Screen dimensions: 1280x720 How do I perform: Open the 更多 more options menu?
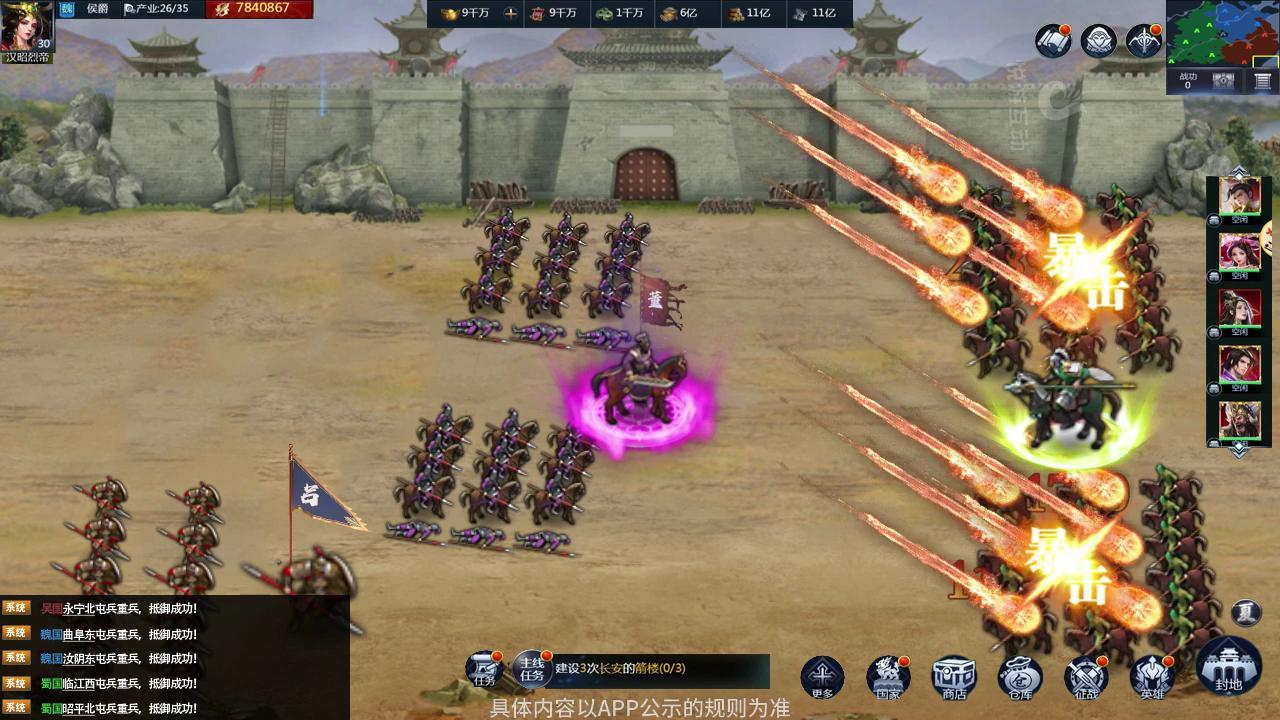[x=822, y=676]
